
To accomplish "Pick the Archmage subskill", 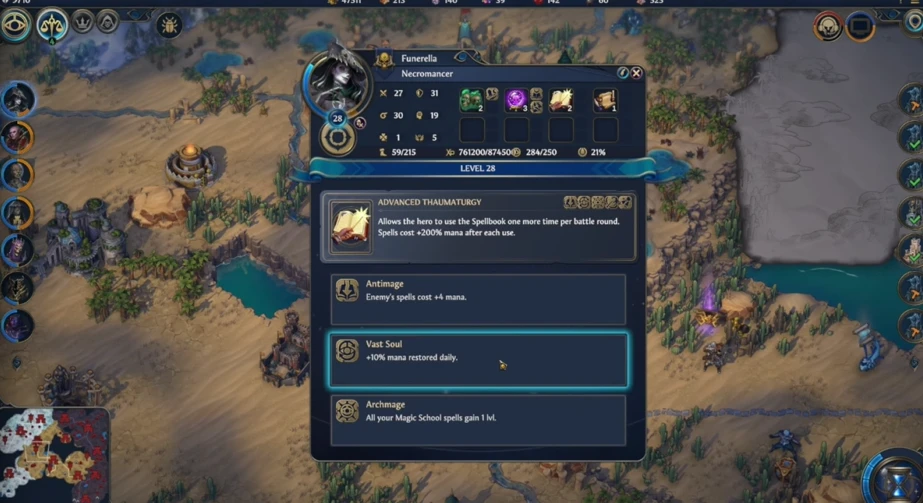I will pos(478,419).
